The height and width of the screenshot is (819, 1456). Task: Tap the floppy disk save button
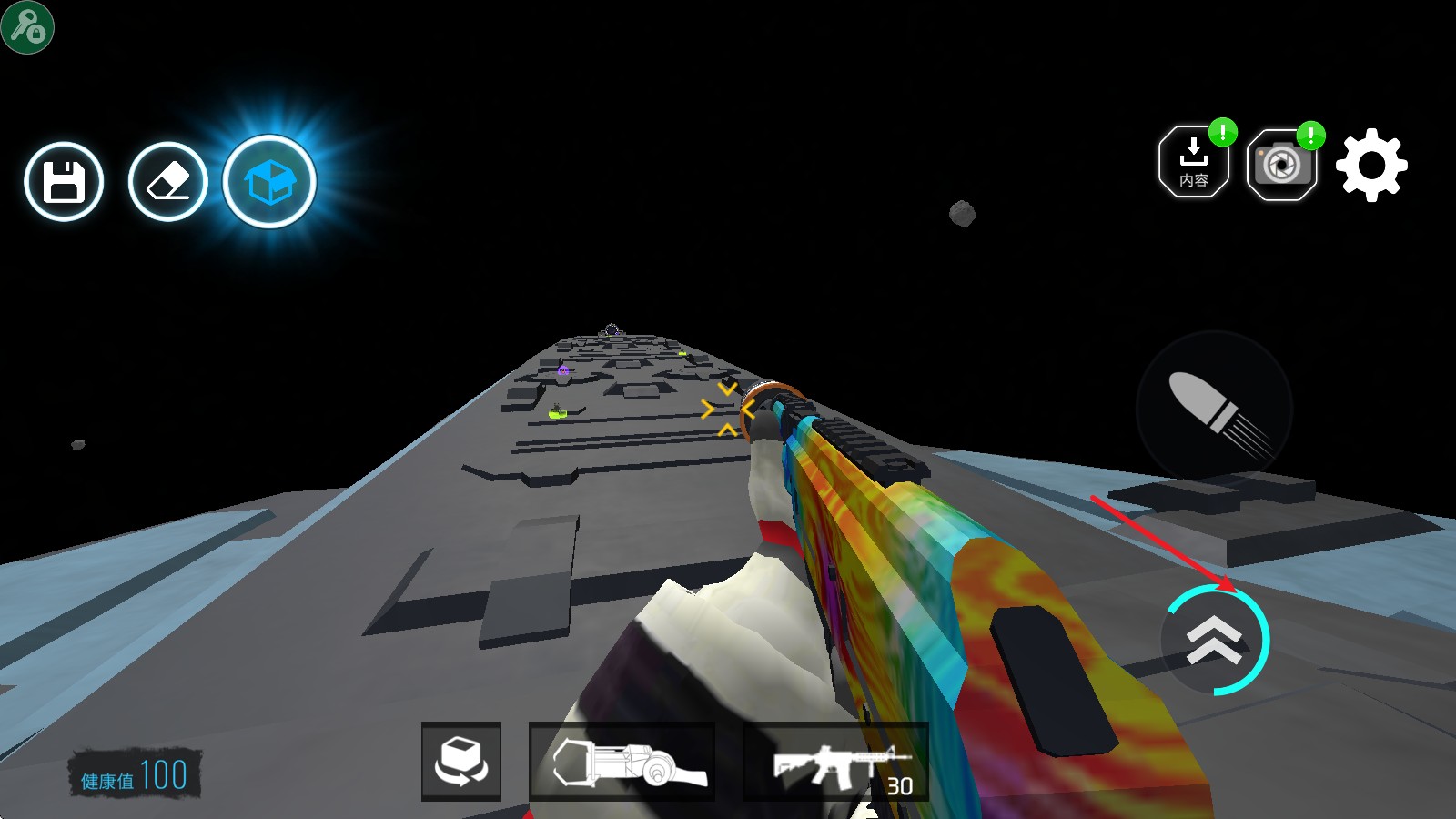tap(64, 182)
